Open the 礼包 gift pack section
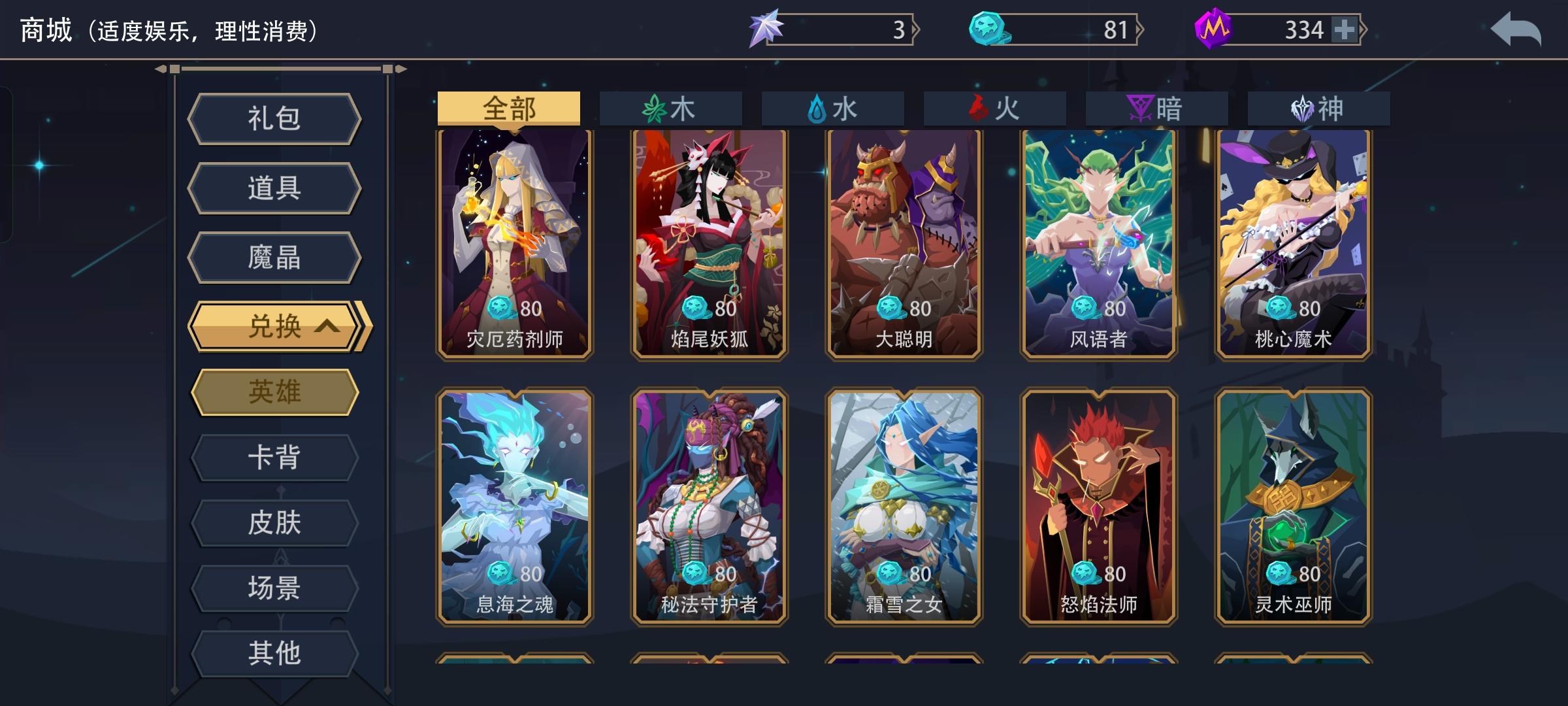Image resolution: width=1568 pixels, height=706 pixels. point(274,120)
